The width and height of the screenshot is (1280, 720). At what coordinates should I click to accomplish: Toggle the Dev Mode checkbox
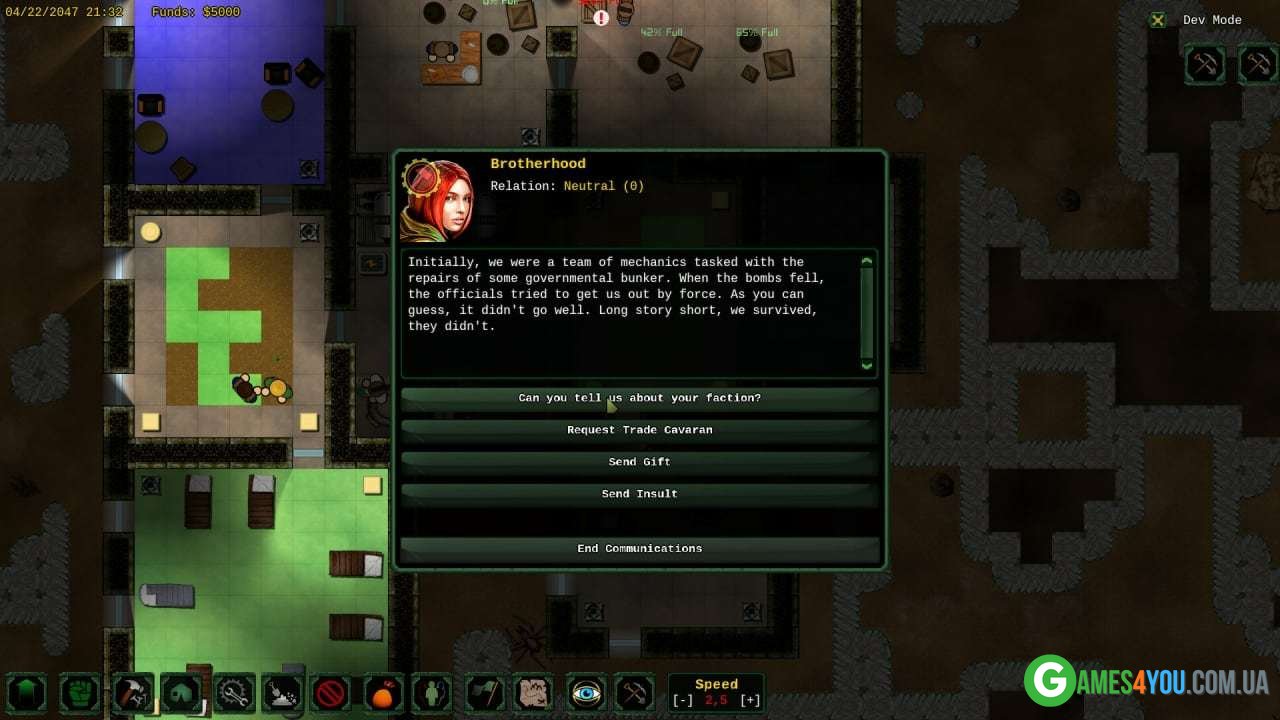point(1157,20)
